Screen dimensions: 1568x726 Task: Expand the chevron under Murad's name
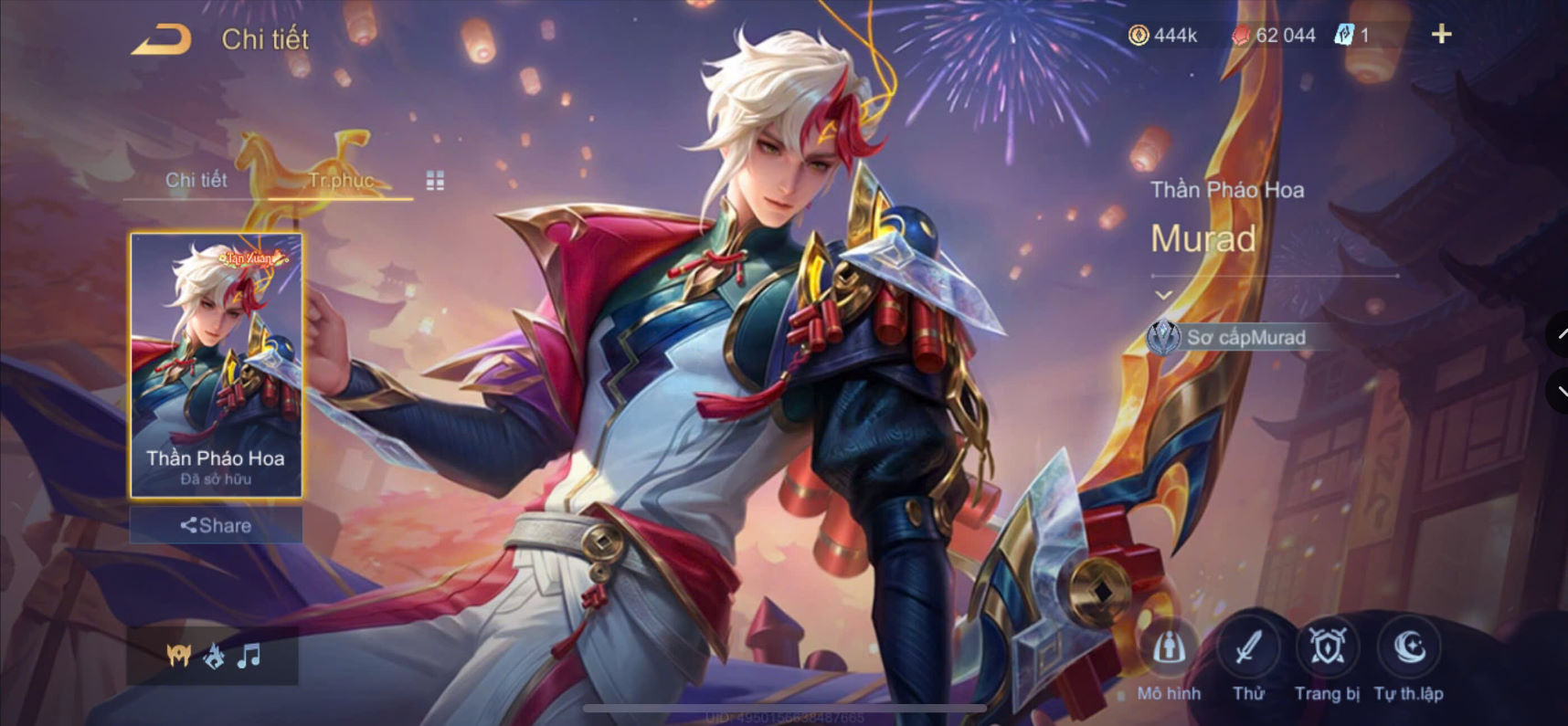[1162, 295]
